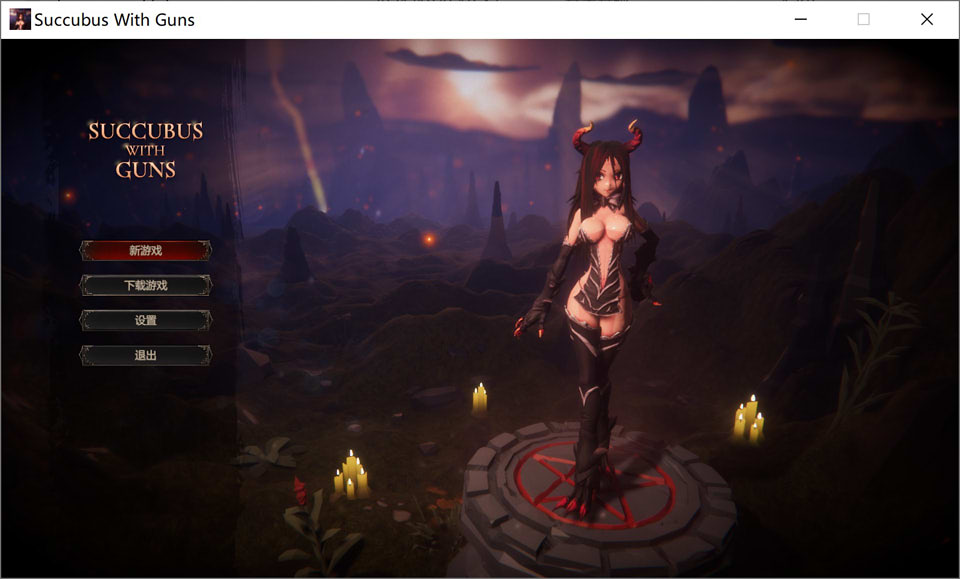This screenshot has height=579, width=960.
Task: Open the 设置 settings menu
Action: click(x=146, y=321)
